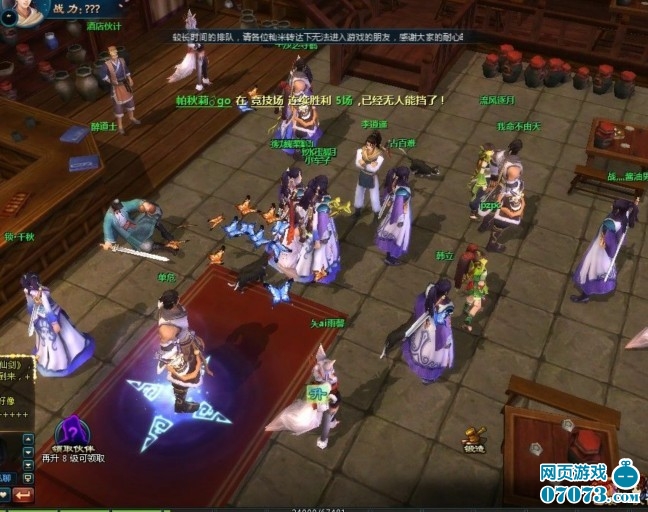Click the heart button beside the chat
Viewport: 648px width, 512px height.
tap(3, 494)
